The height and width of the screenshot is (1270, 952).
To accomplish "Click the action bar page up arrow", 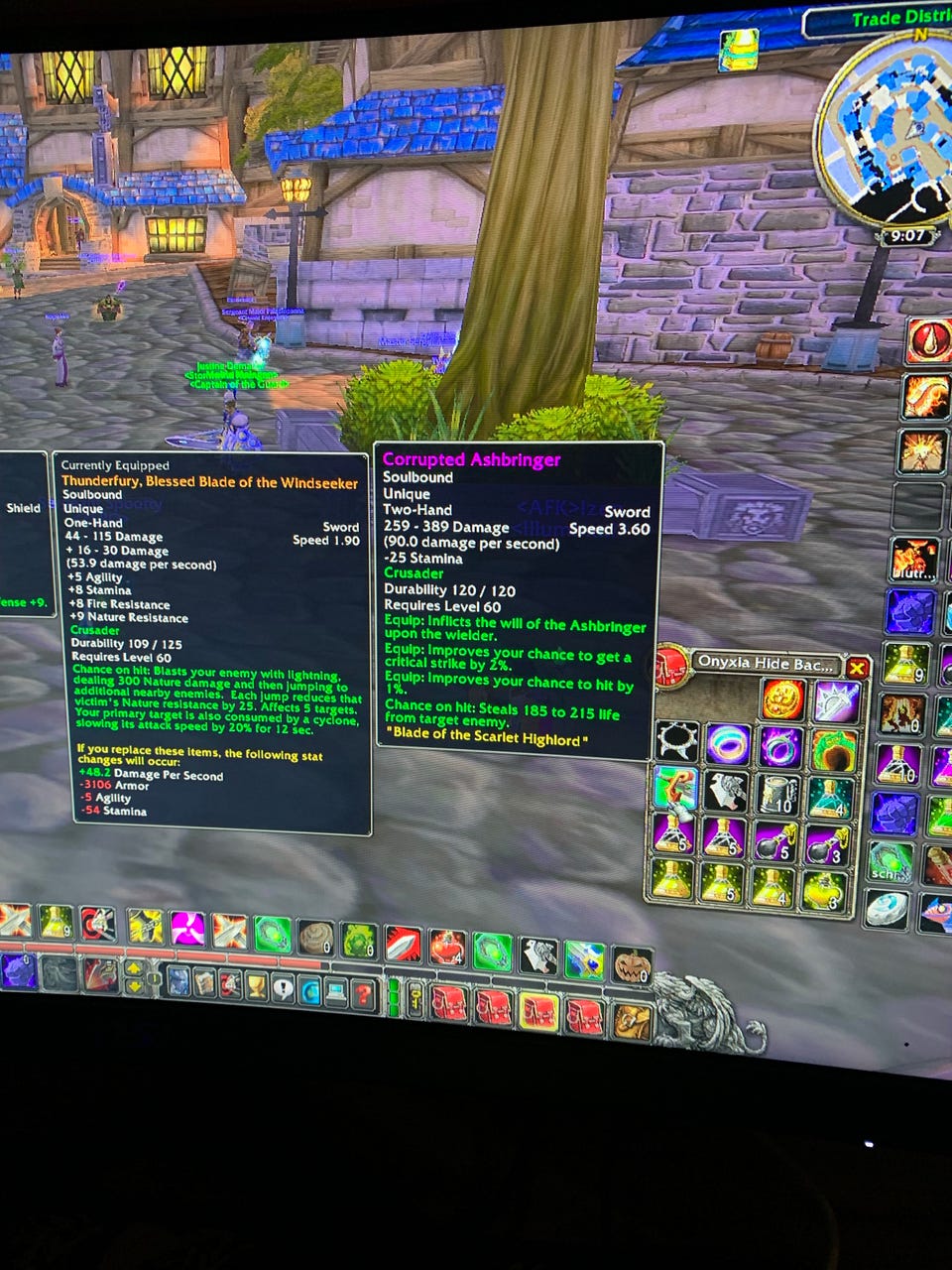I will [132, 968].
